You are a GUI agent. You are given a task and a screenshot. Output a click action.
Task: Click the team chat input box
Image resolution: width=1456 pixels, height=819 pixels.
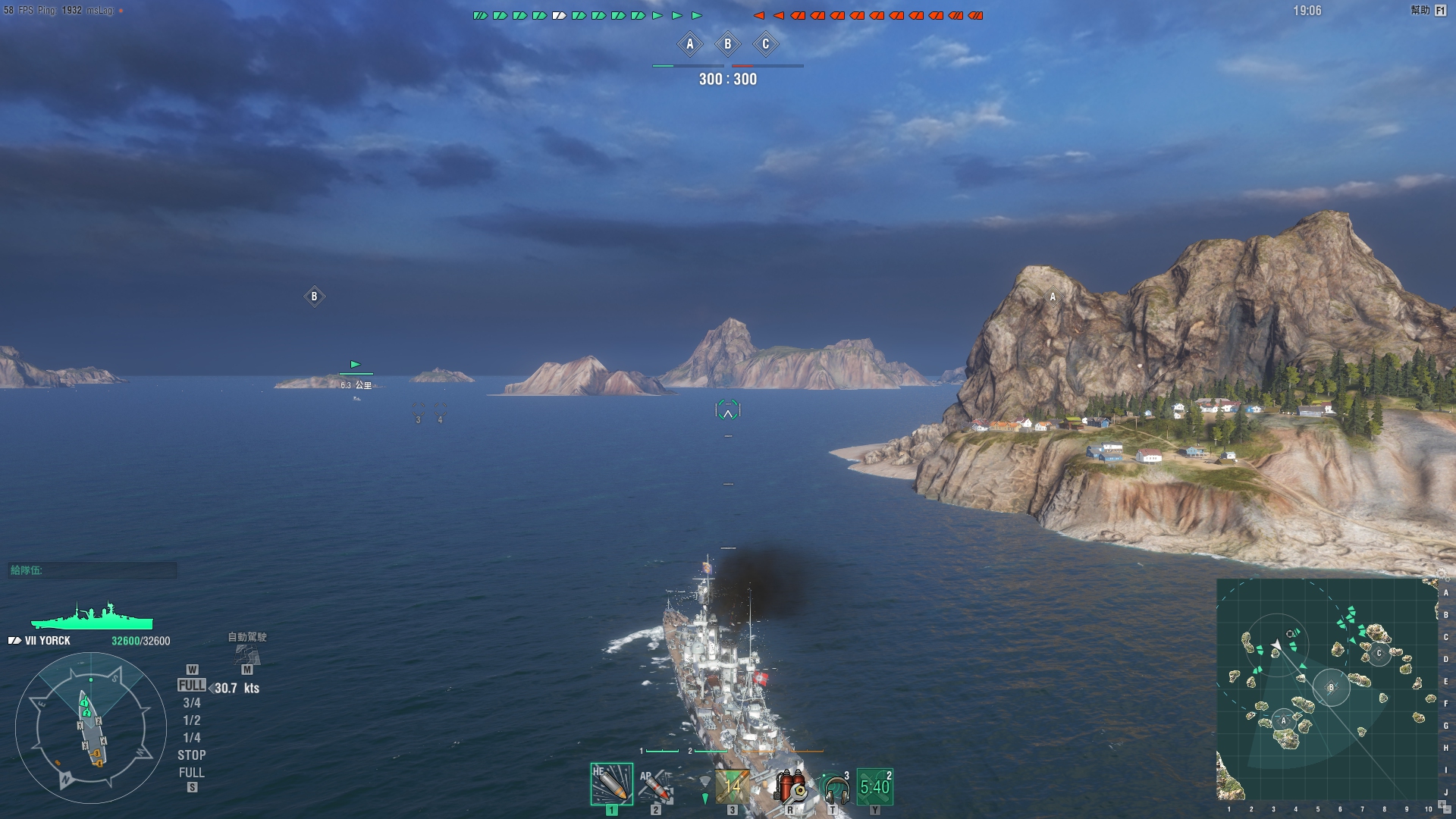[x=93, y=570]
